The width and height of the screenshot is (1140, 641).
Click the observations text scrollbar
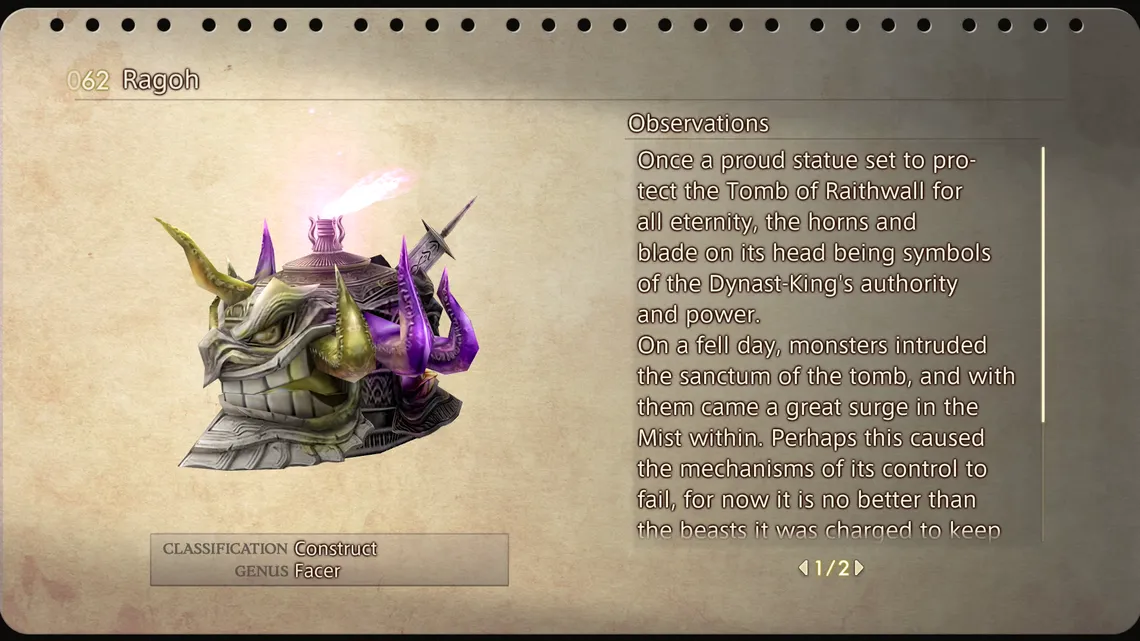pos(1043,285)
